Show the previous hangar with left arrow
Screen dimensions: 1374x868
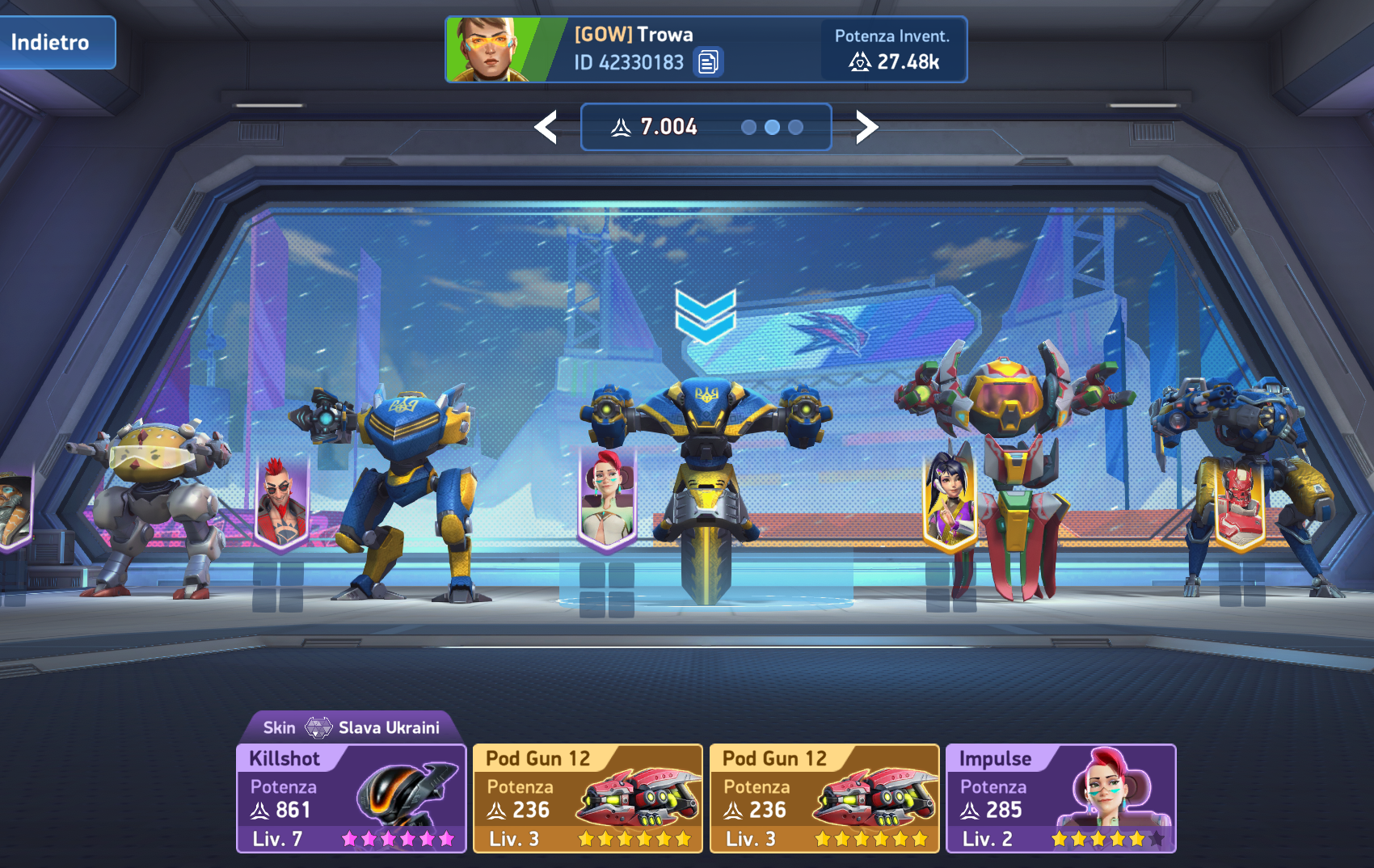[x=546, y=127]
